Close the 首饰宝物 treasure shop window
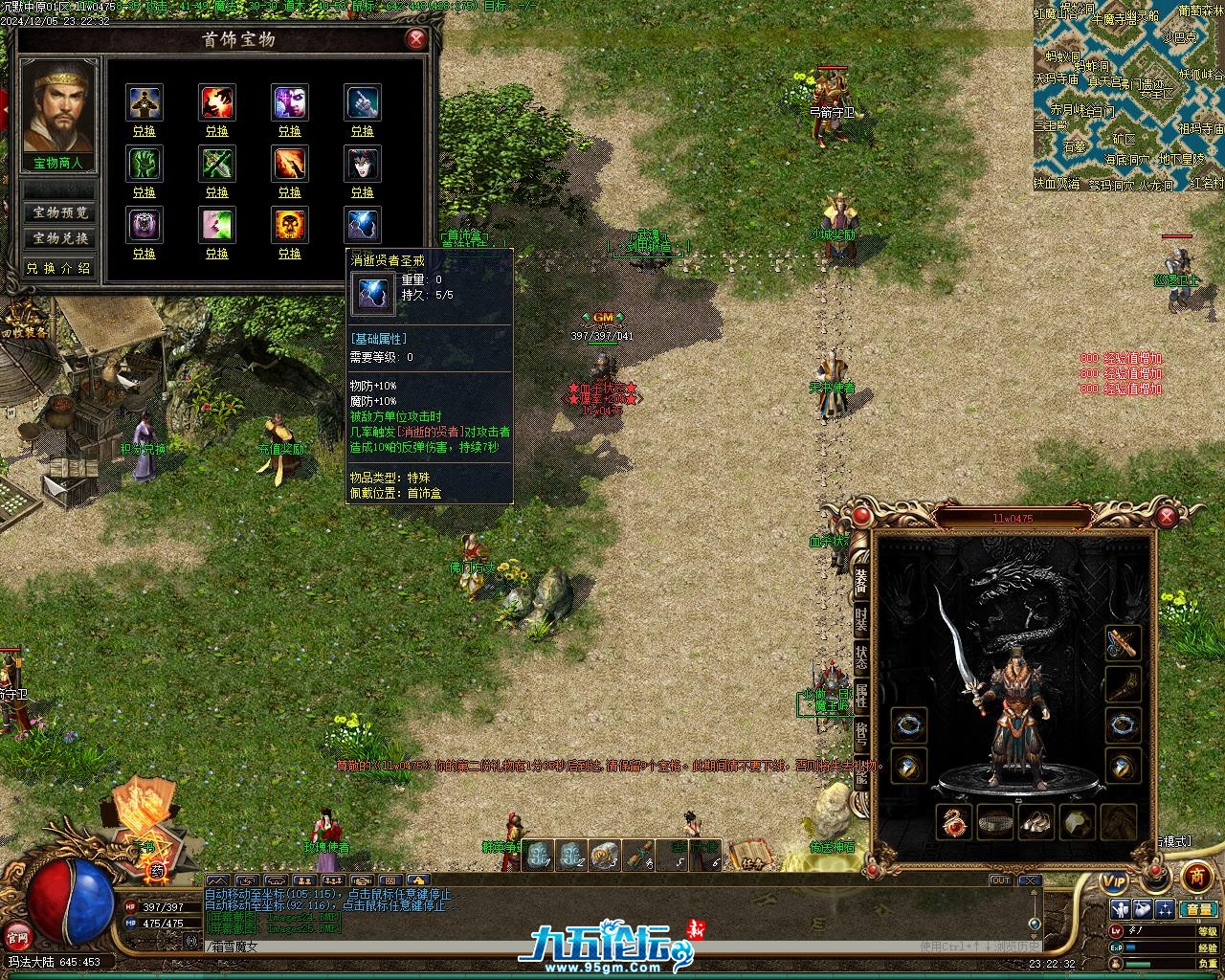Viewport: 1225px width, 980px height. [415, 39]
